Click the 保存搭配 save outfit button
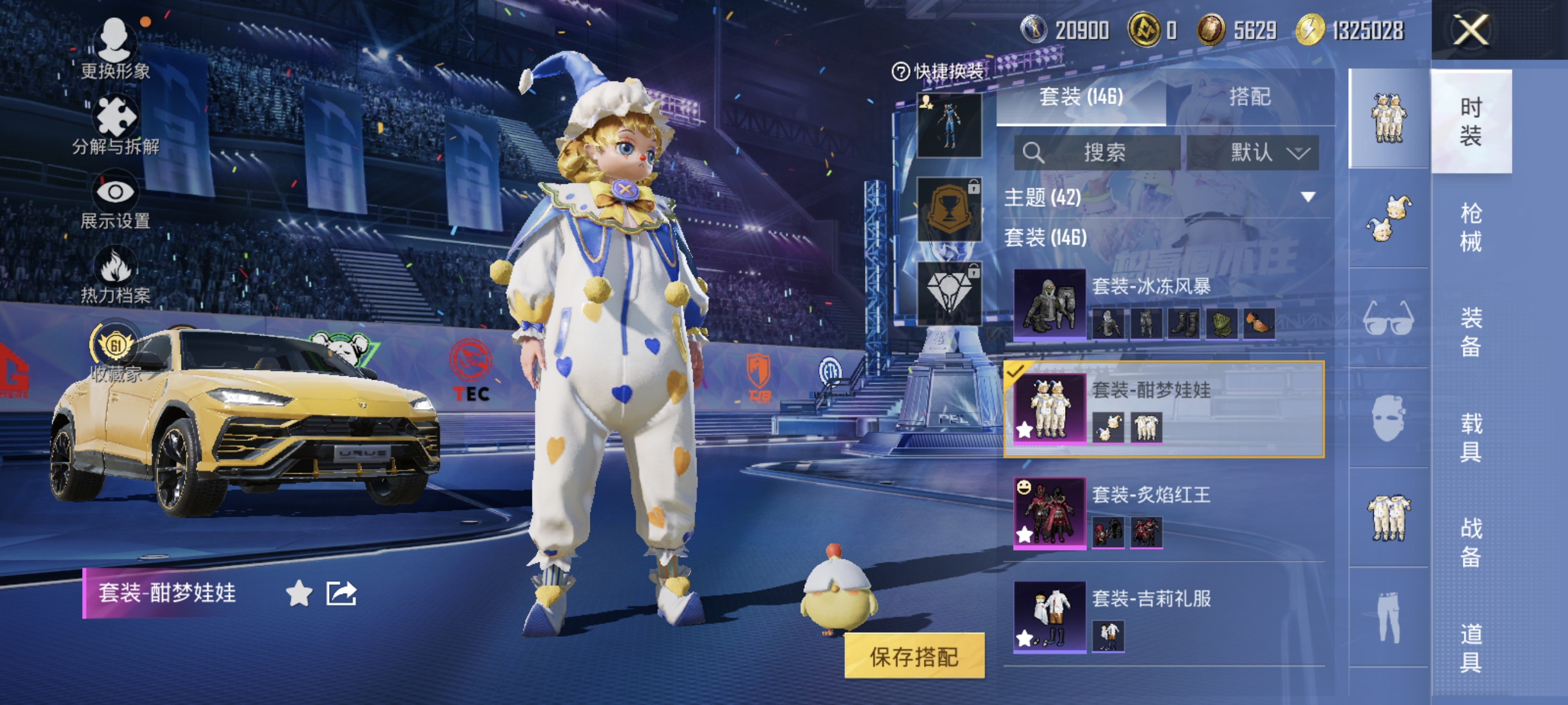 [914, 656]
